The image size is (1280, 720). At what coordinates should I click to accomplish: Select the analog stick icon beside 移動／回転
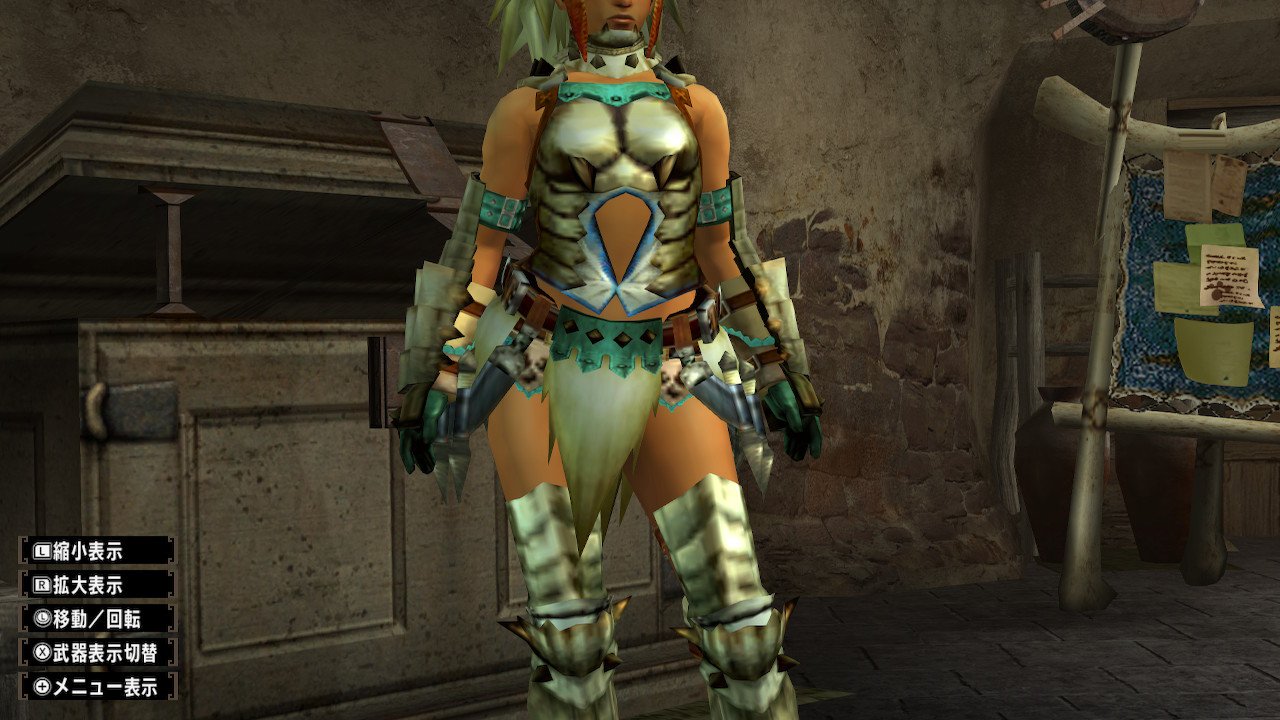(x=42, y=617)
